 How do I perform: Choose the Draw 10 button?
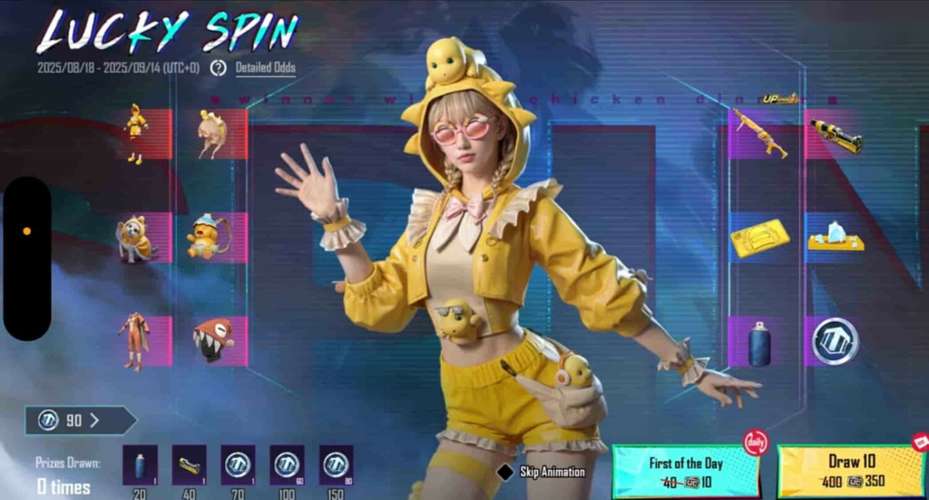(x=850, y=470)
